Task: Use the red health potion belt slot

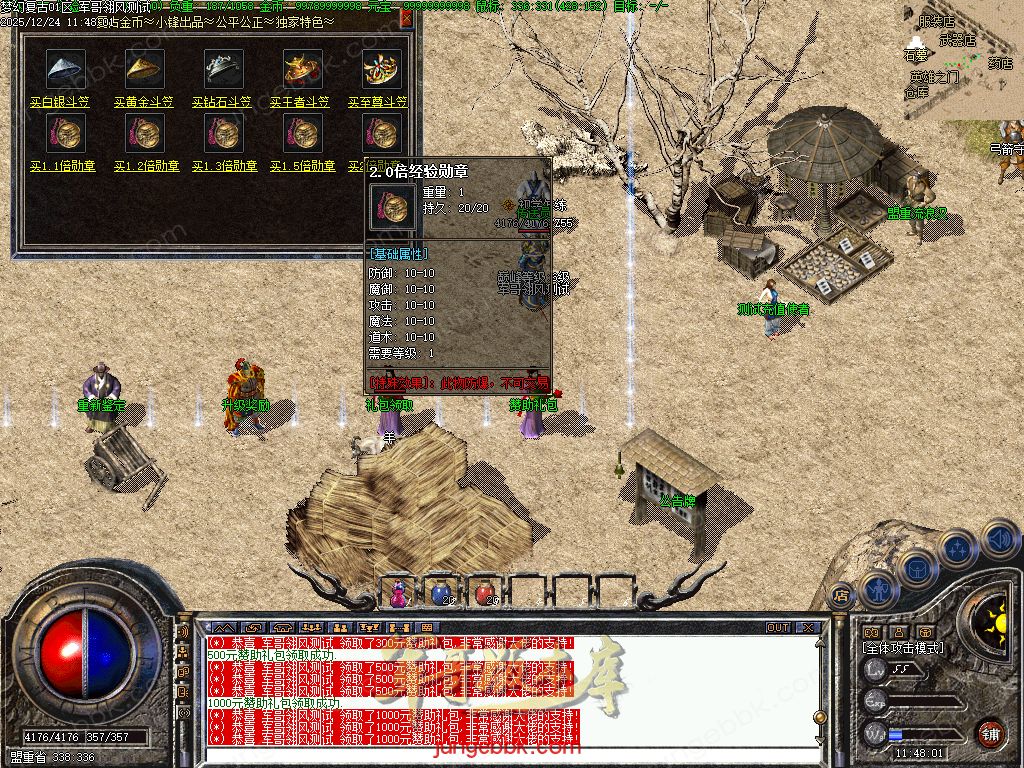Action: [485, 593]
